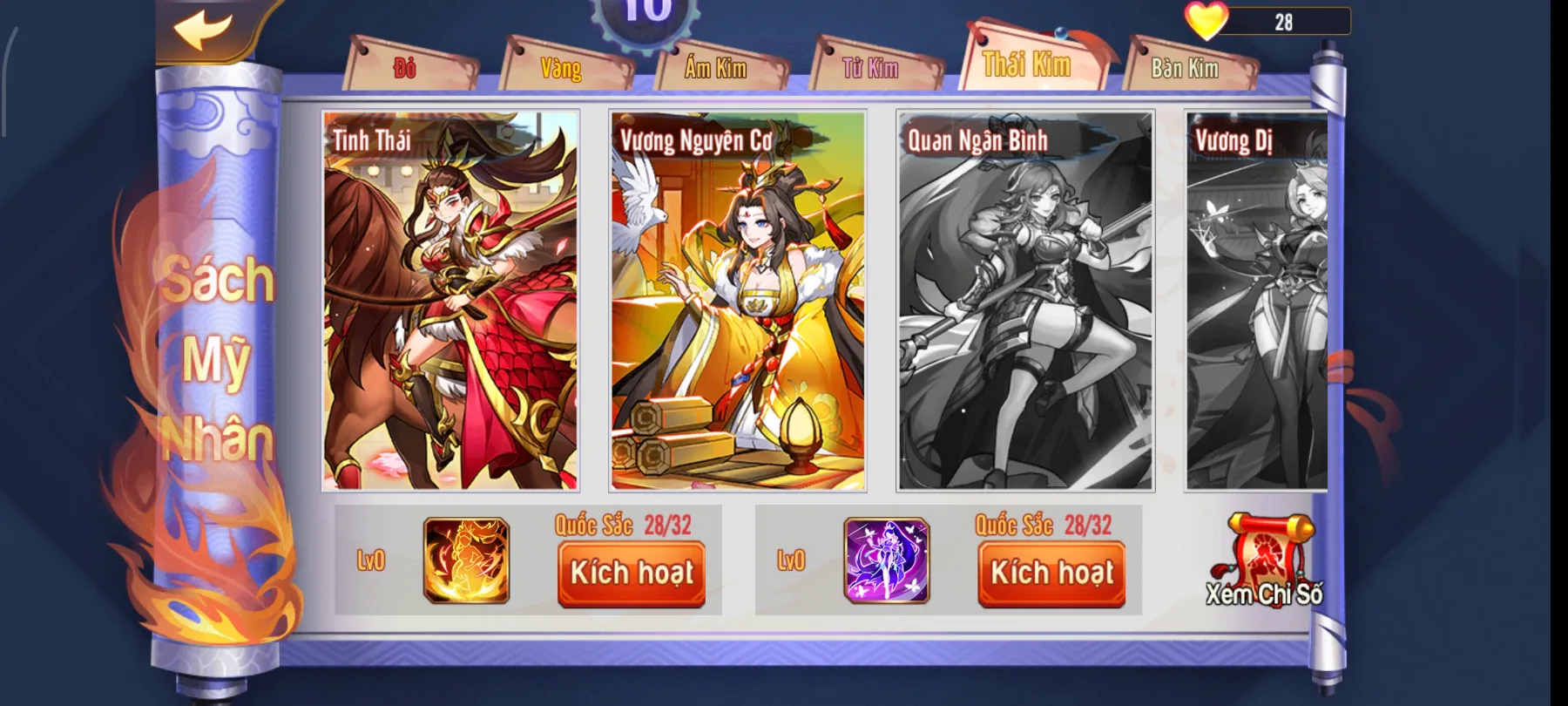Switch to the Thái Kim tab
The width and height of the screenshot is (1568, 706).
coord(1026,63)
